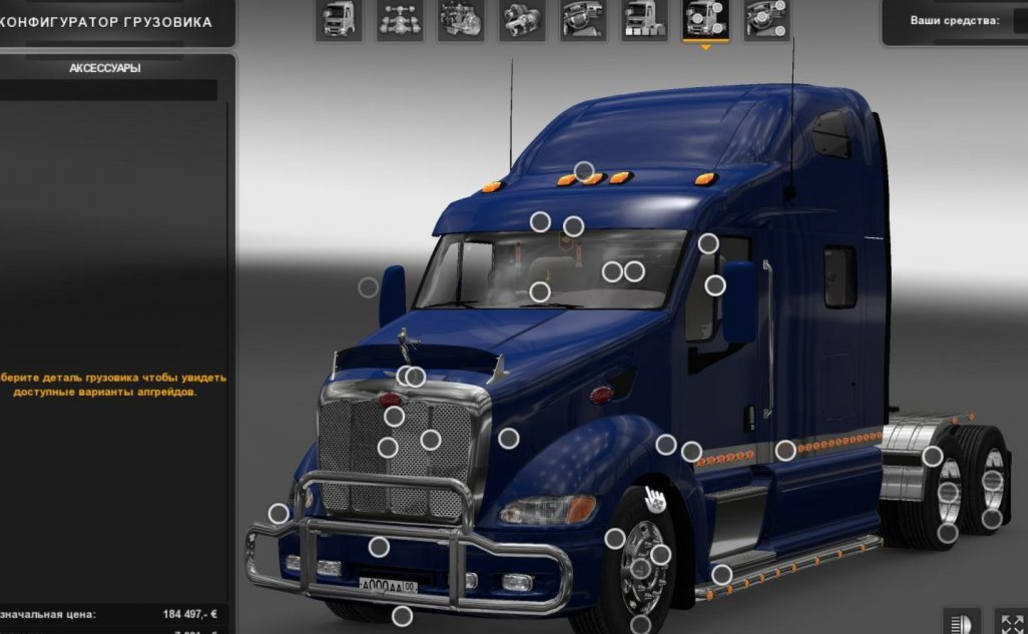Select the accessory marker on the cab roof
Image resolution: width=1028 pixels, height=634 pixels.
tap(584, 171)
